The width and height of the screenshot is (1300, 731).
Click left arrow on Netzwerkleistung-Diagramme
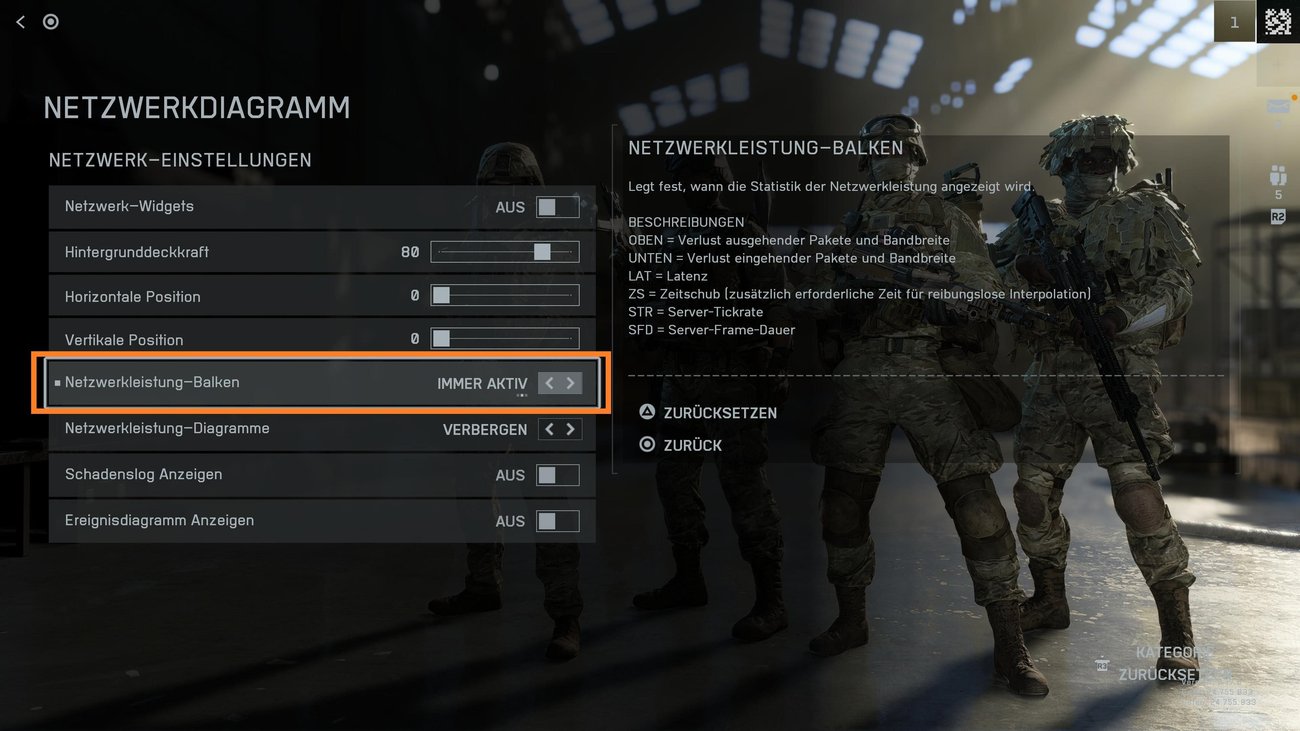pyautogui.click(x=547, y=428)
